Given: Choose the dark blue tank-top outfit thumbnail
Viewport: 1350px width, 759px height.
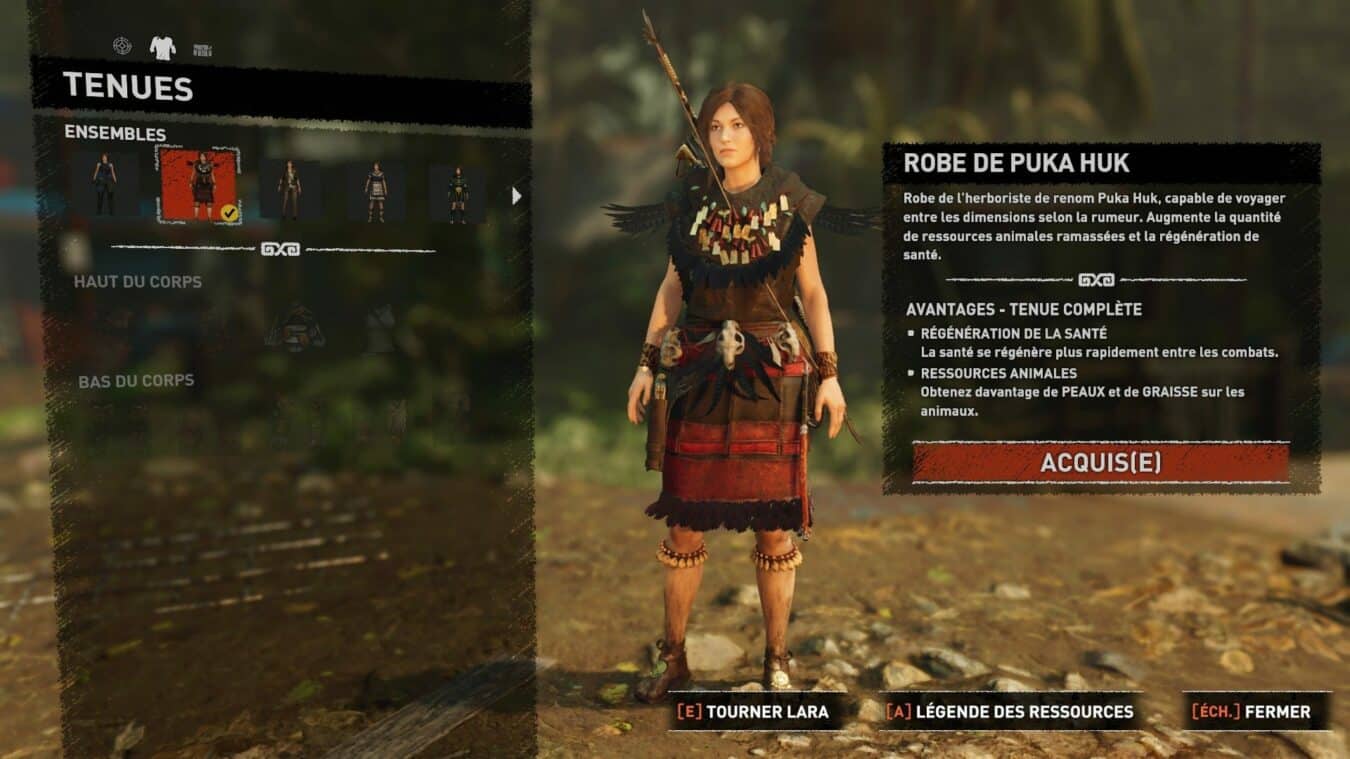Looking at the screenshot, I should click(x=105, y=186).
